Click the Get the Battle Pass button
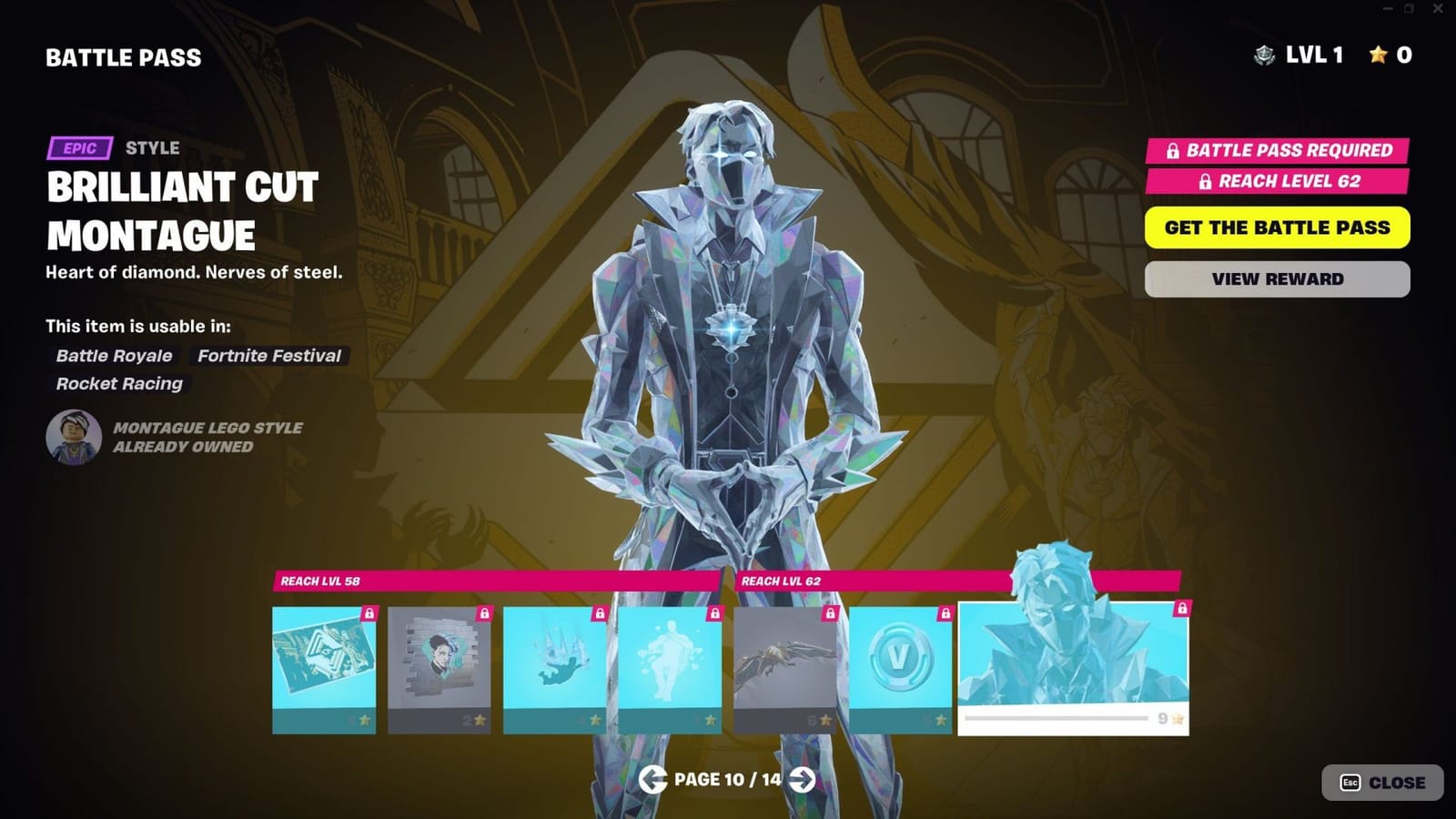Viewport: 1456px width, 819px height. 1278,227
